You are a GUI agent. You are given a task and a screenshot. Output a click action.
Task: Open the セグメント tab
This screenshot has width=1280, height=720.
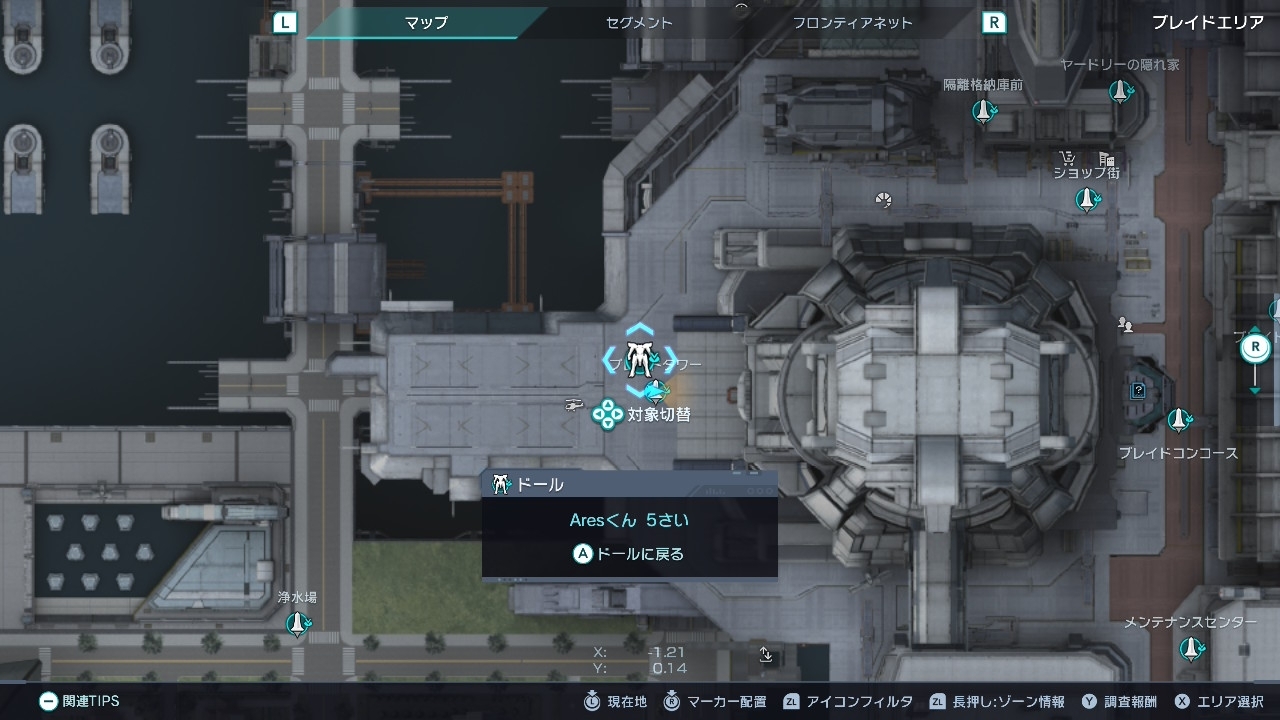(639, 22)
